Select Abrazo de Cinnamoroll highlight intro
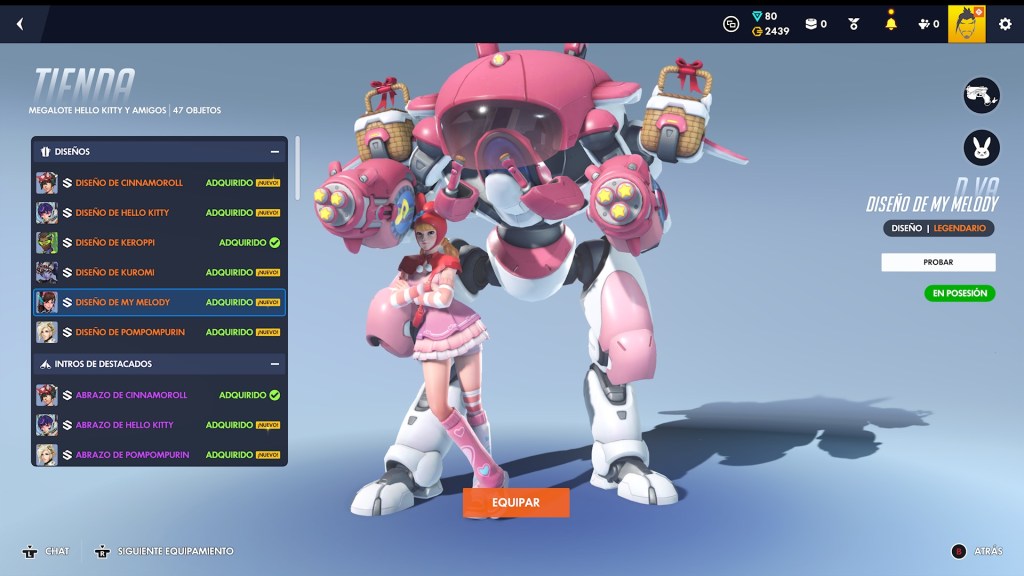 (x=159, y=395)
